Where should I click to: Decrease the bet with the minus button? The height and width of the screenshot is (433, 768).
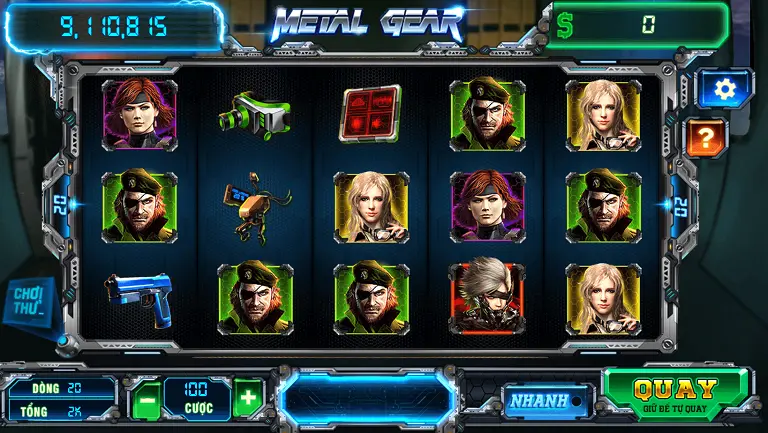click(147, 398)
